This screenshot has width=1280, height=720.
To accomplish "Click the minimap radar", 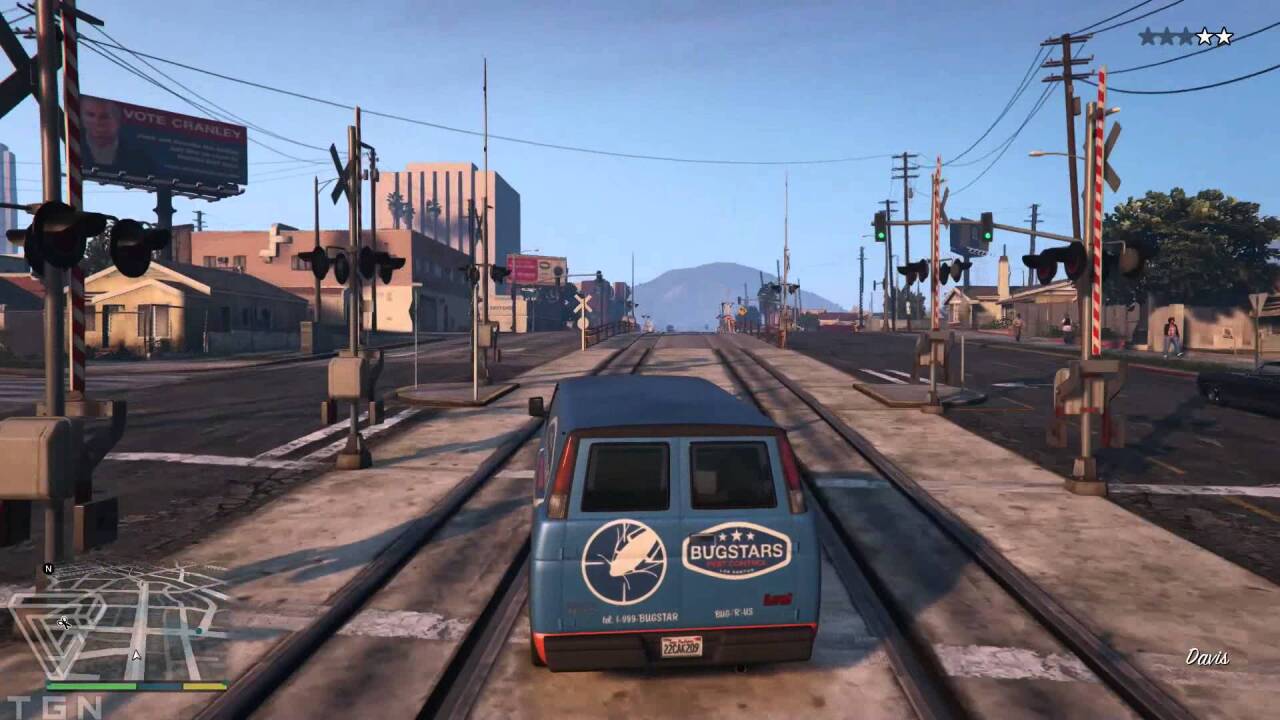I will coord(120,622).
